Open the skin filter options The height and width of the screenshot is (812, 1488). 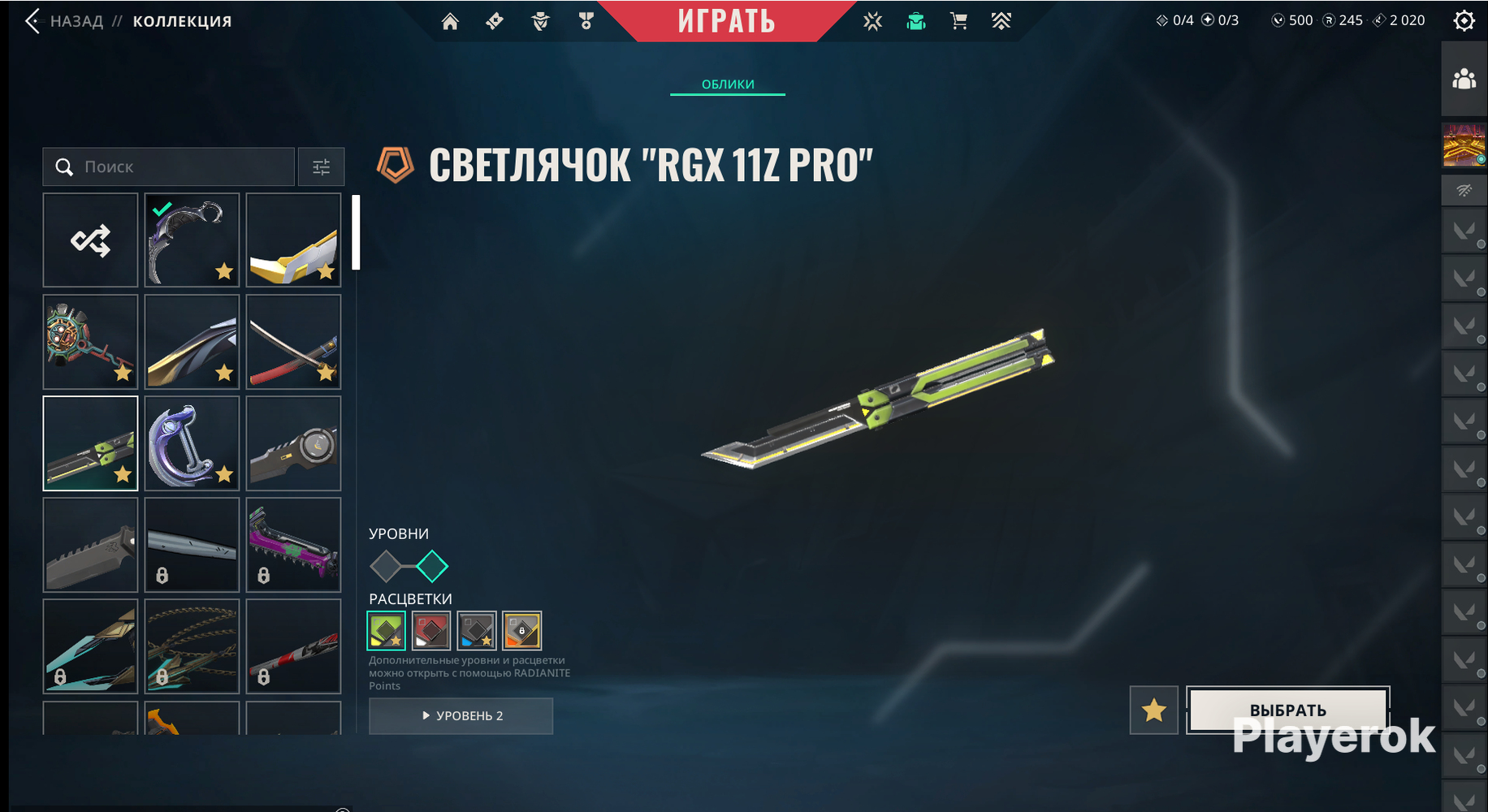(322, 167)
